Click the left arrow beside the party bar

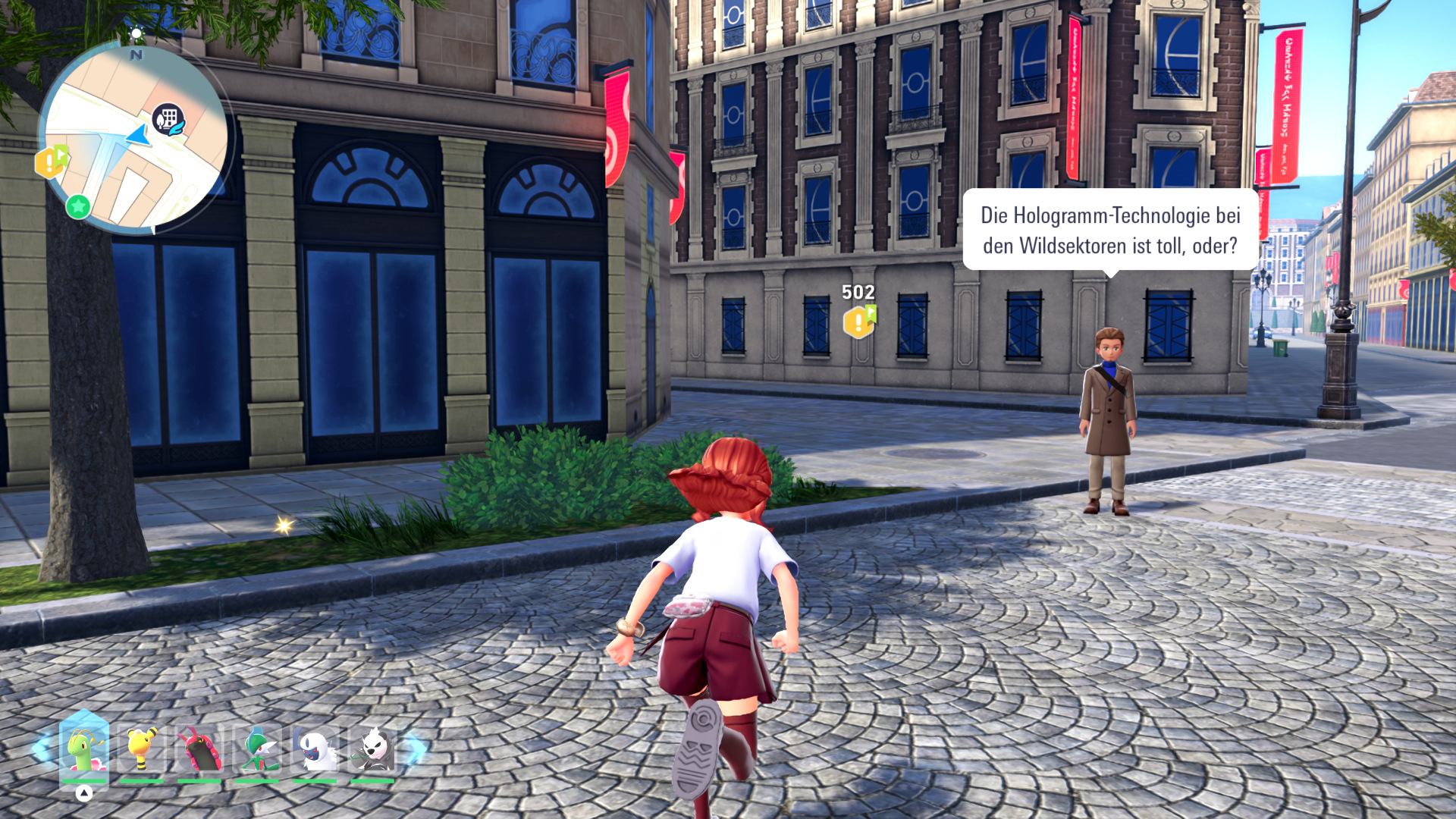click(x=40, y=748)
